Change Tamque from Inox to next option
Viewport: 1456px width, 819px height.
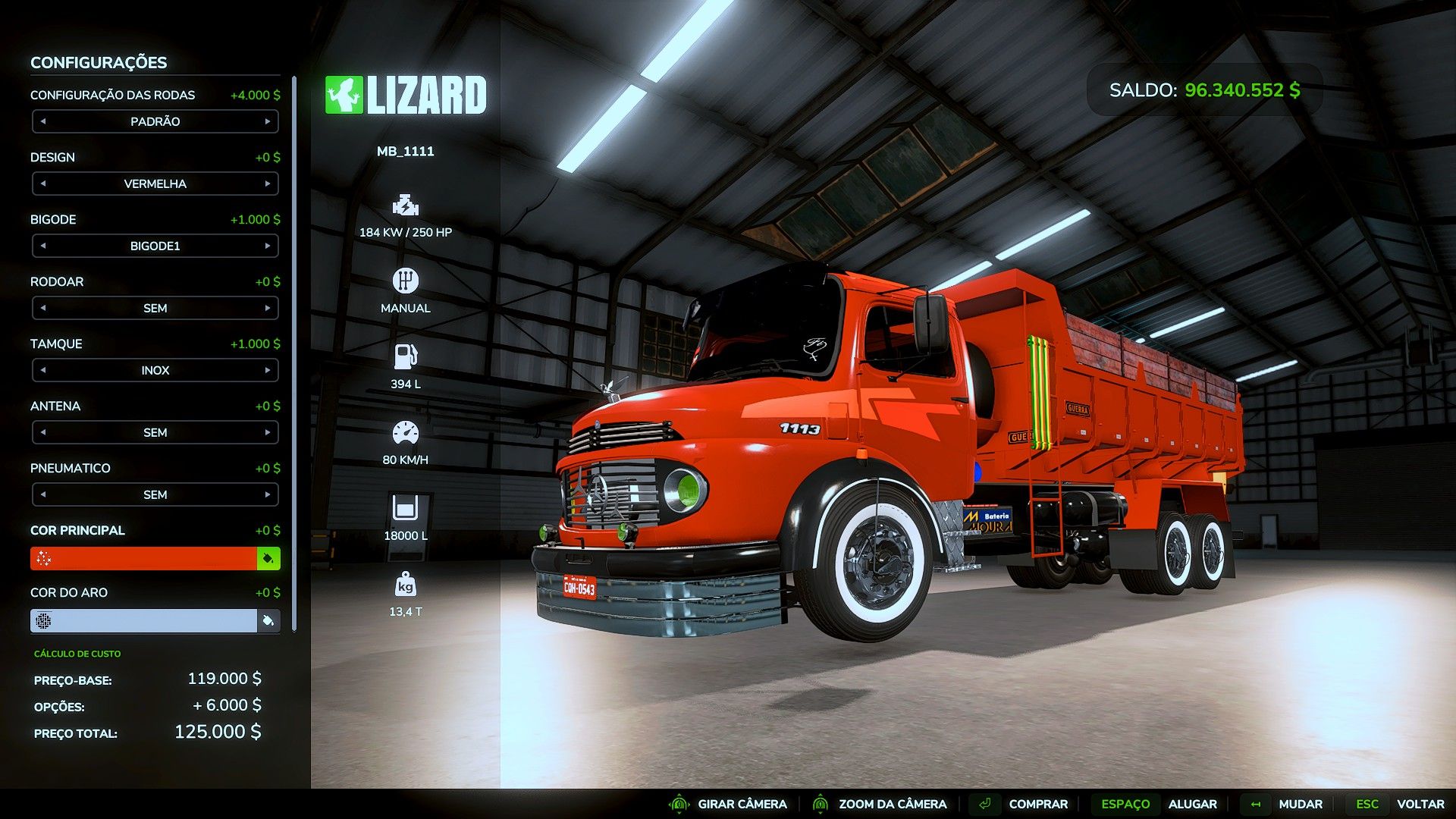[x=268, y=370]
